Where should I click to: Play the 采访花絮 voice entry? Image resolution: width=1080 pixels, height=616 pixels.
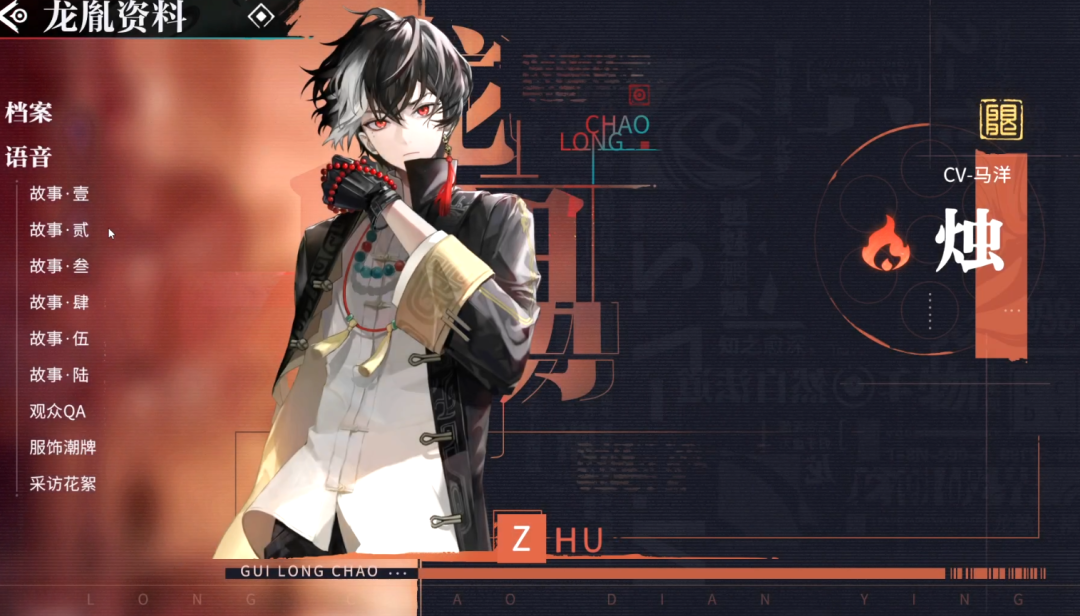[63, 484]
